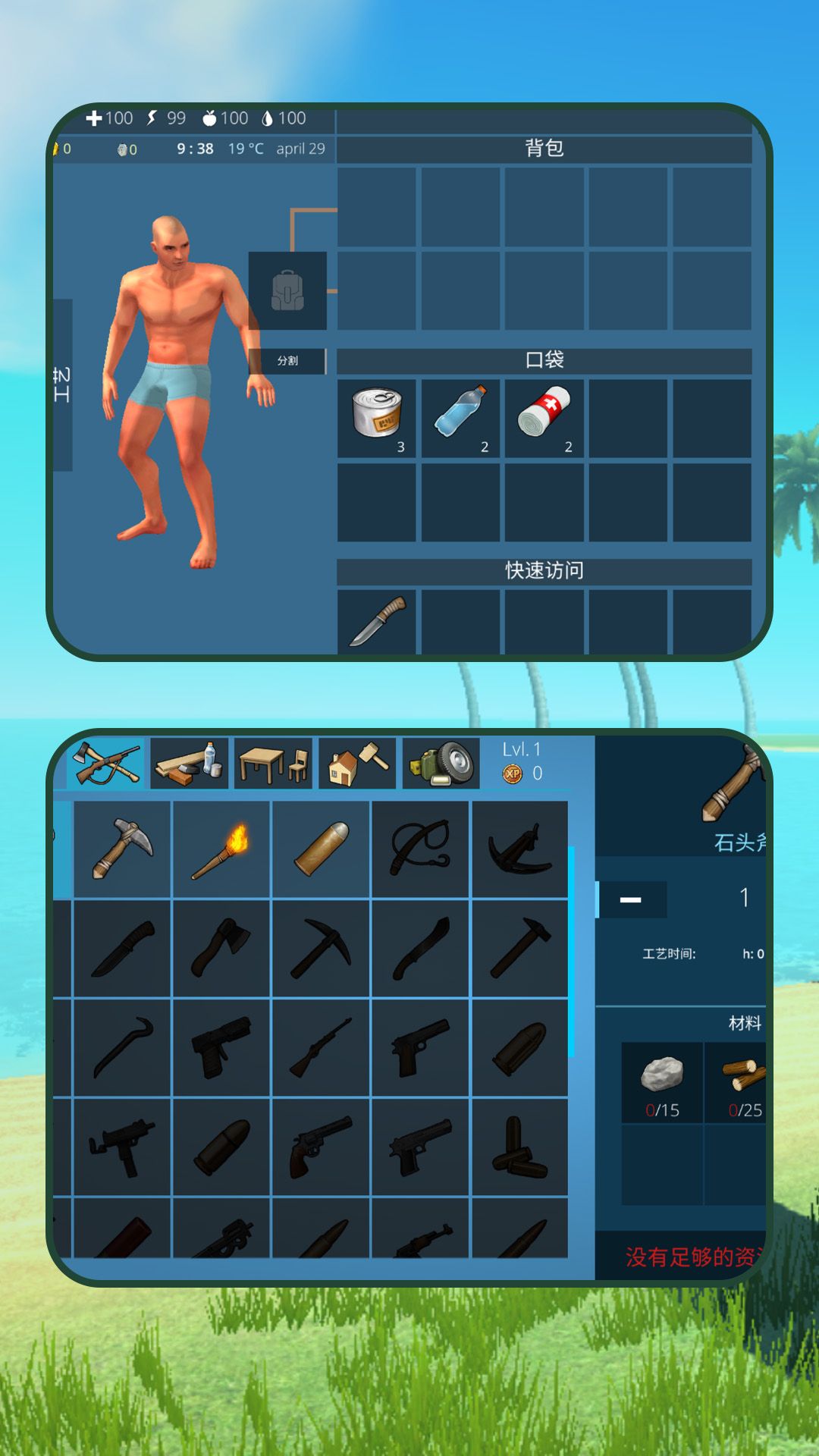The image size is (819, 1456).
Task: Click the stone material slot
Action: tap(662, 1082)
